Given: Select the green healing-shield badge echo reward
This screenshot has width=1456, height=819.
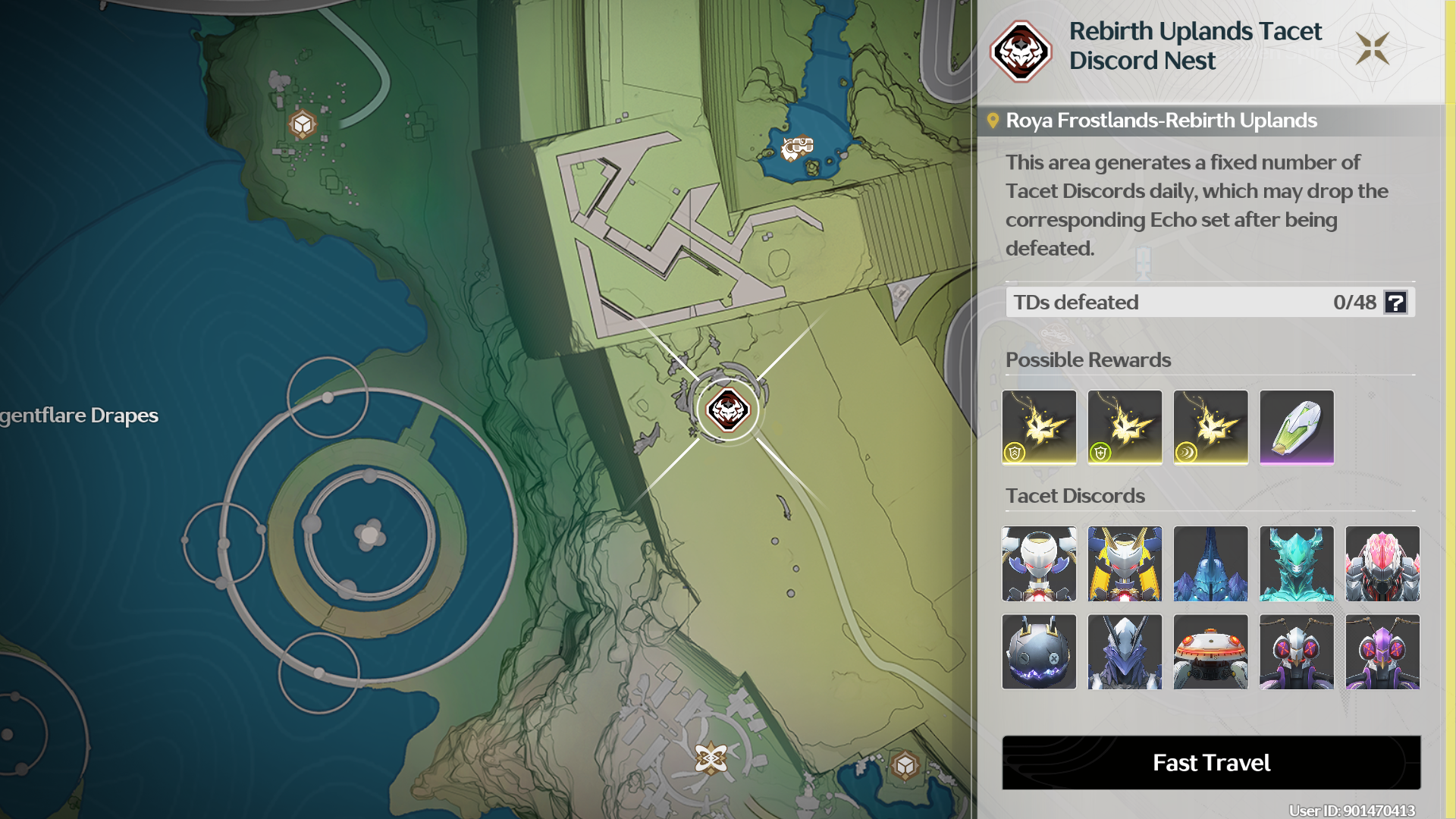Looking at the screenshot, I should coord(1125,427).
